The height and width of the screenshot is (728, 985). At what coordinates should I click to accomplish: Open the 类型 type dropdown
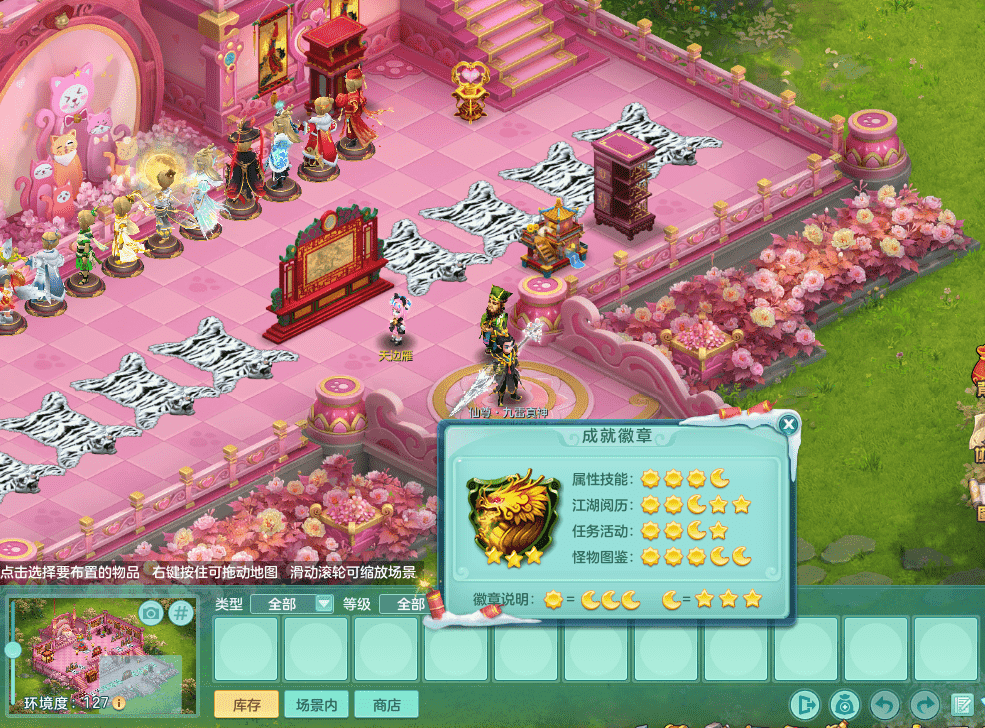[x=323, y=603]
